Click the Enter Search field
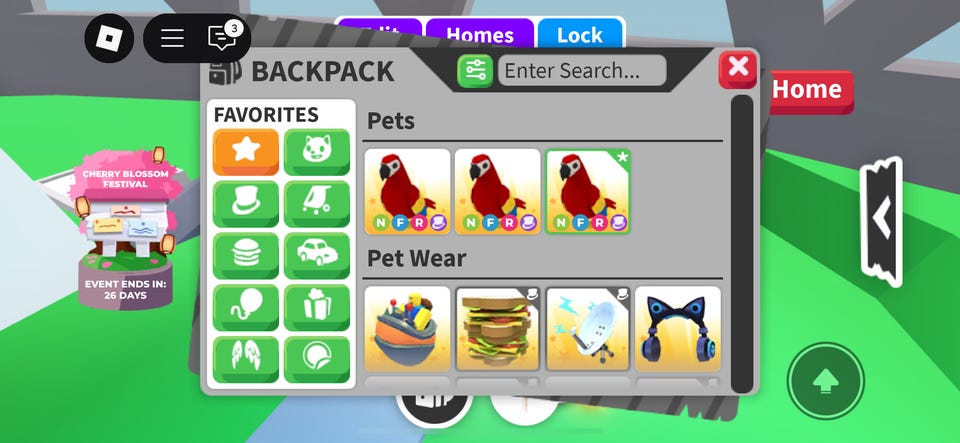 pos(582,70)
